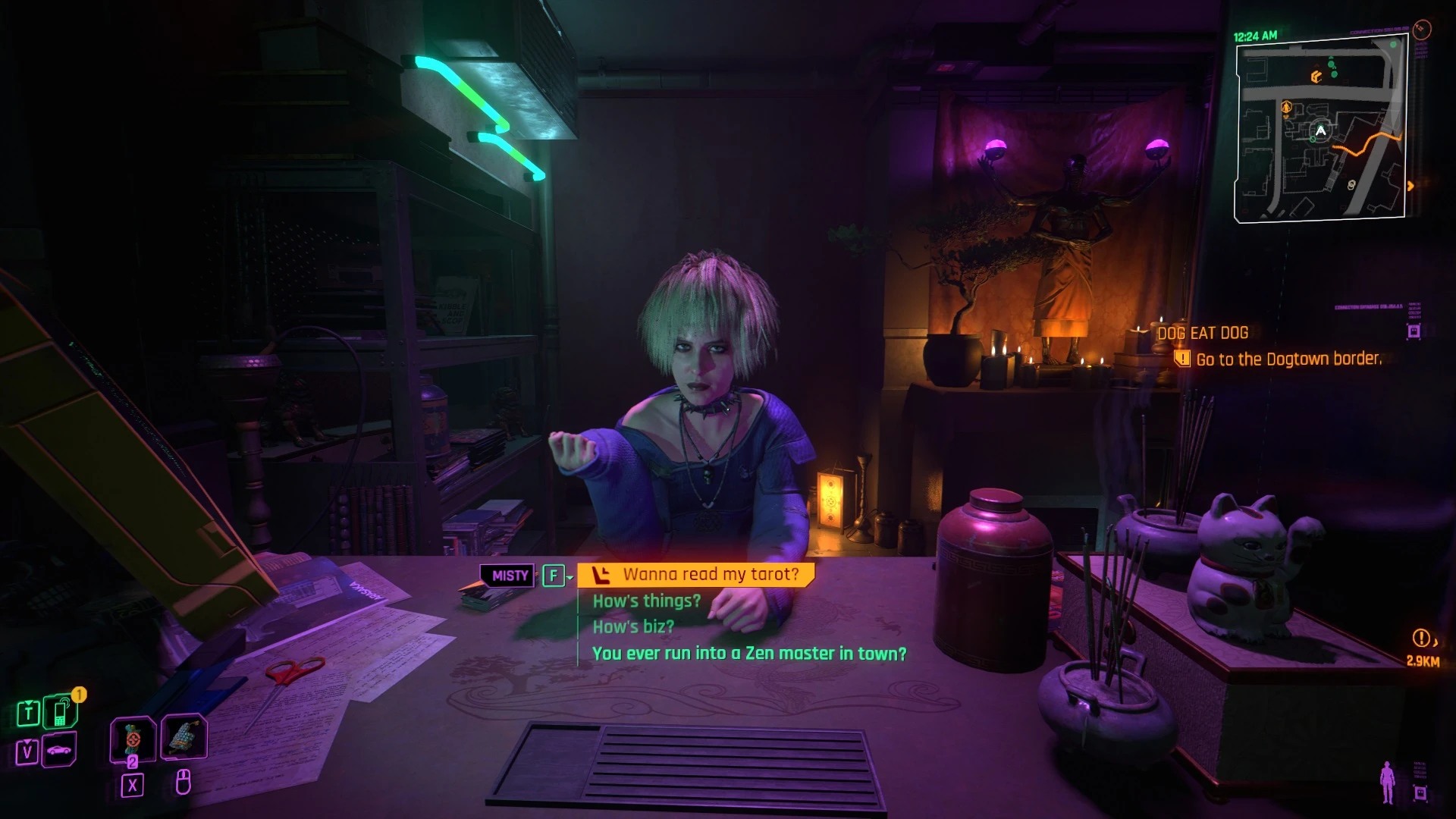
Task: Click the objective distance marker icon
Action: click(1420, 639)
